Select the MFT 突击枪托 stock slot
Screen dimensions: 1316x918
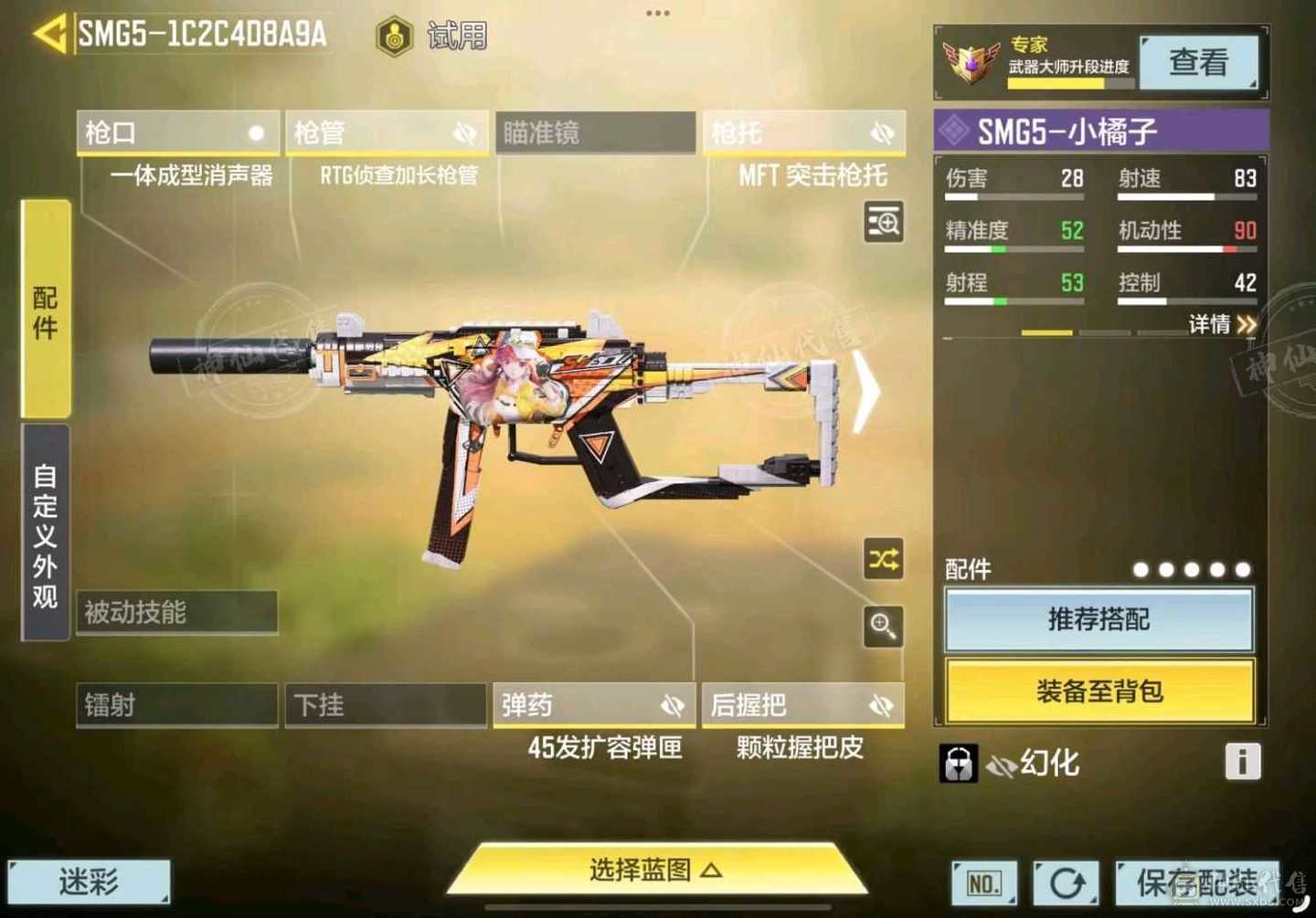coord(802,132)
